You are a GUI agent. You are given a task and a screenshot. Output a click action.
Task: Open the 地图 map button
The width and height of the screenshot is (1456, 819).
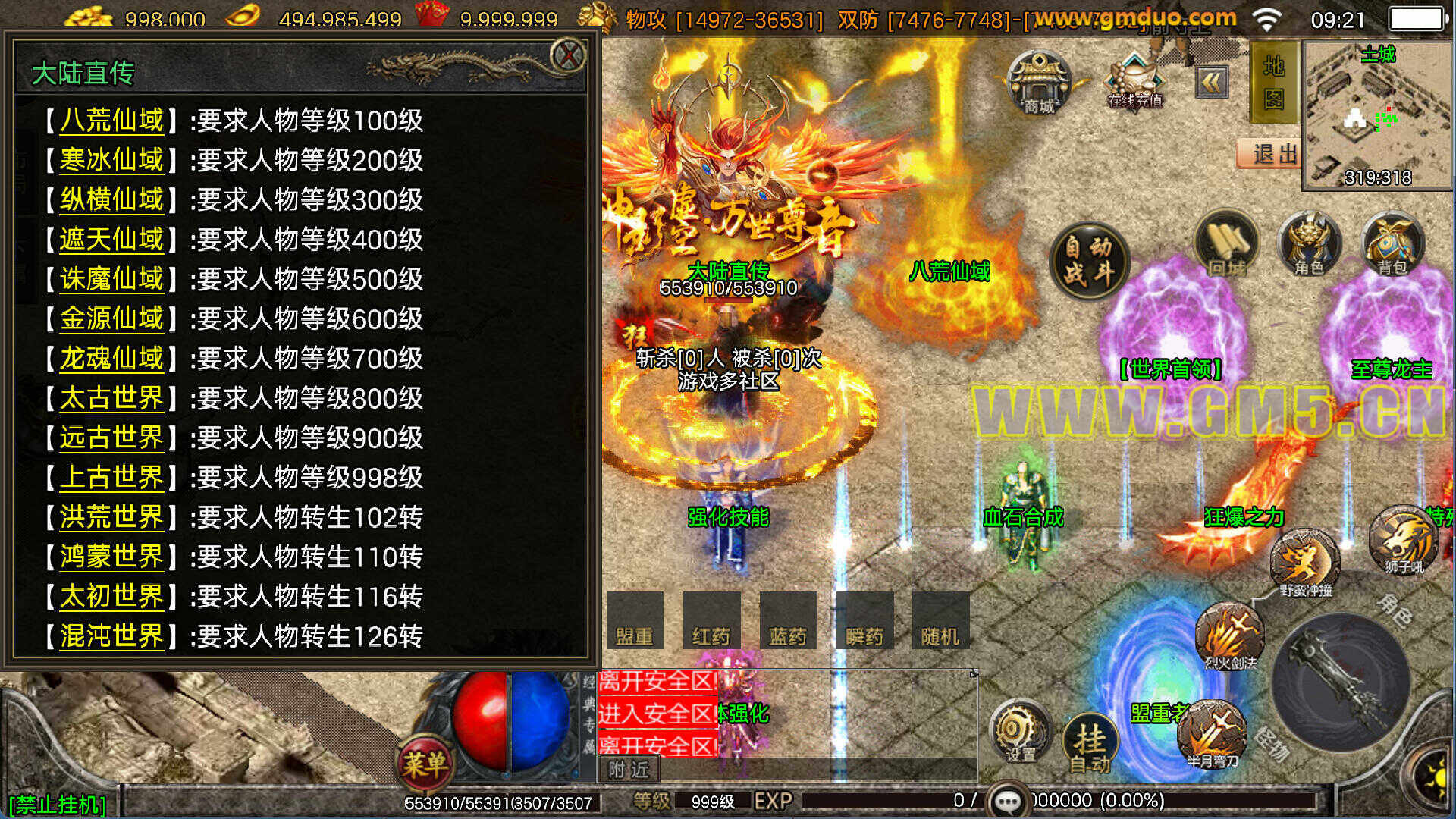[x=1273, y=82]
